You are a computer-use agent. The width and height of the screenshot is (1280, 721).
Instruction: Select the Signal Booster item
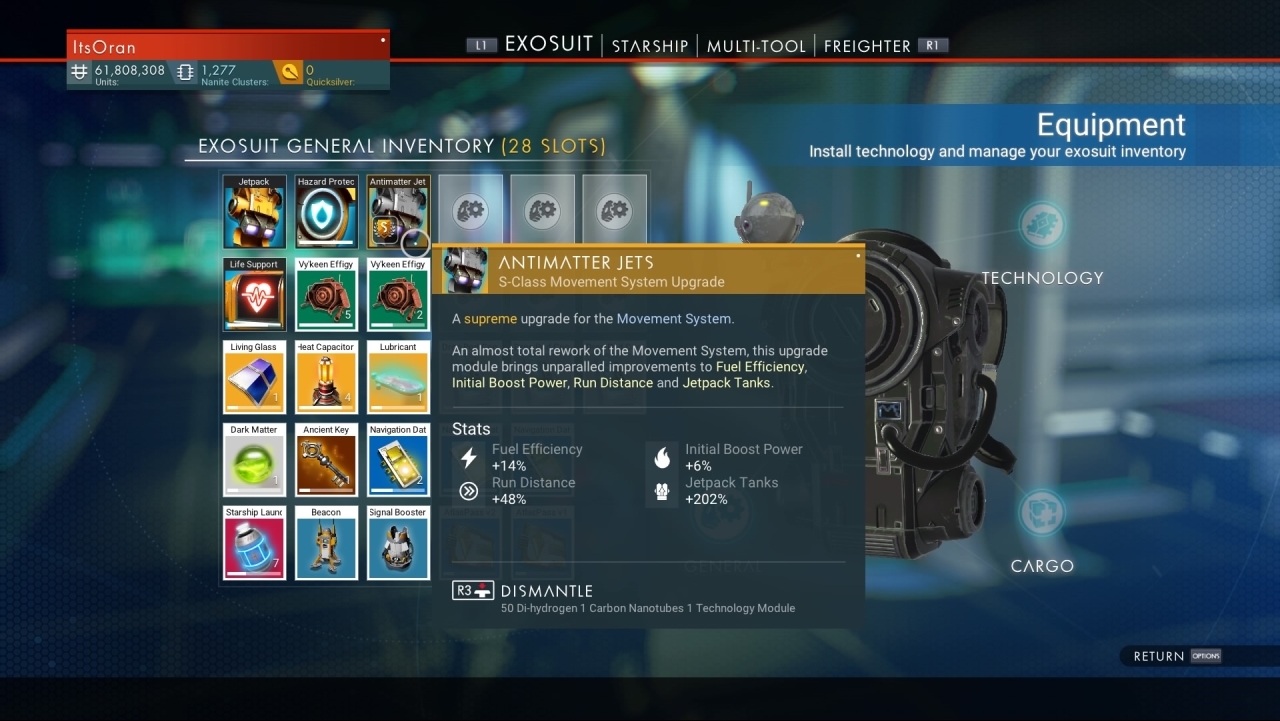coord(398,543)
